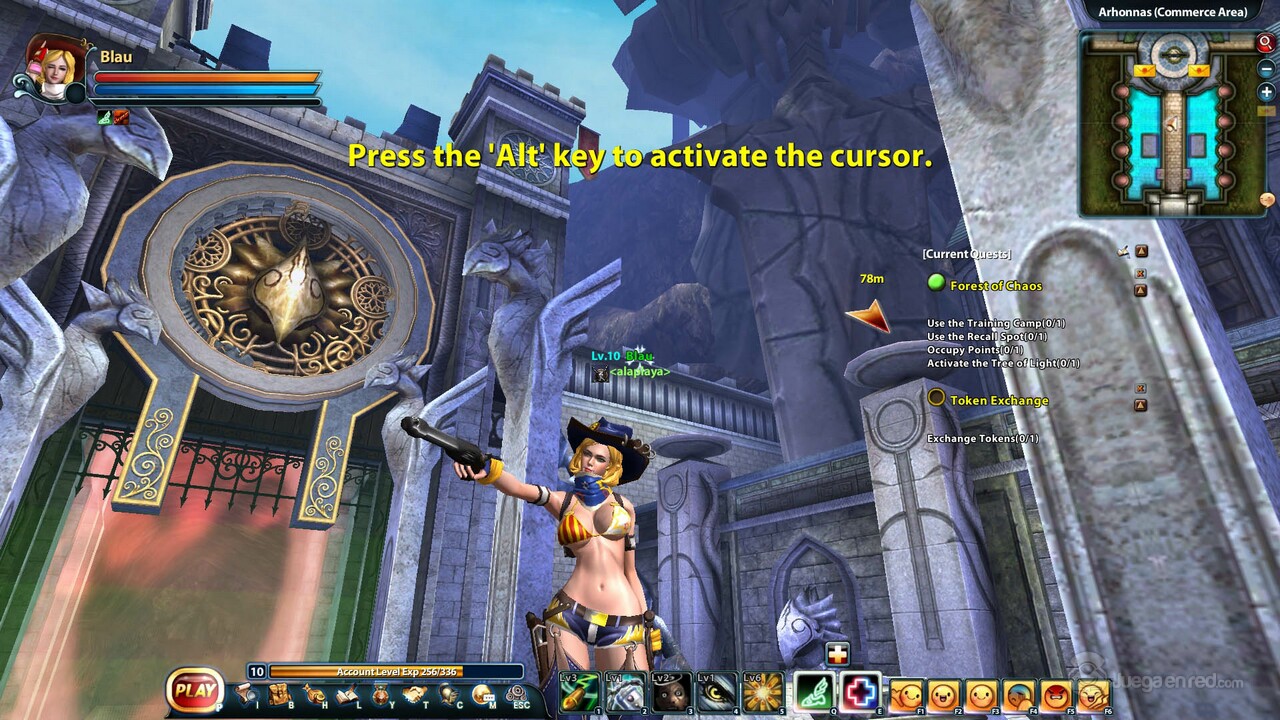Screen dimensions: 1280x720
Task: Open the chat bubble messenger icon
Action: (483, 694)
